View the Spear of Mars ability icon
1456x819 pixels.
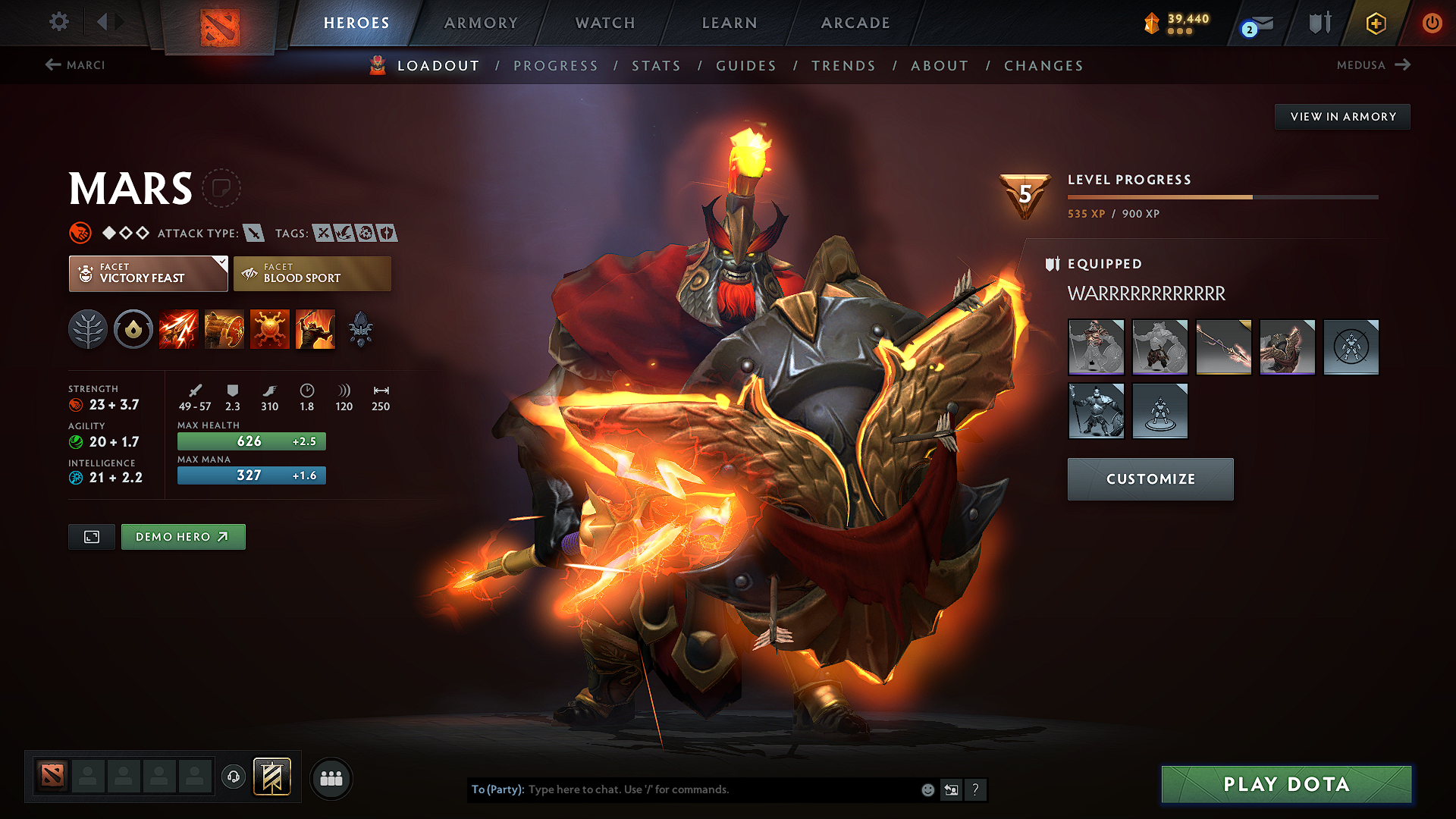click(179, 329)
